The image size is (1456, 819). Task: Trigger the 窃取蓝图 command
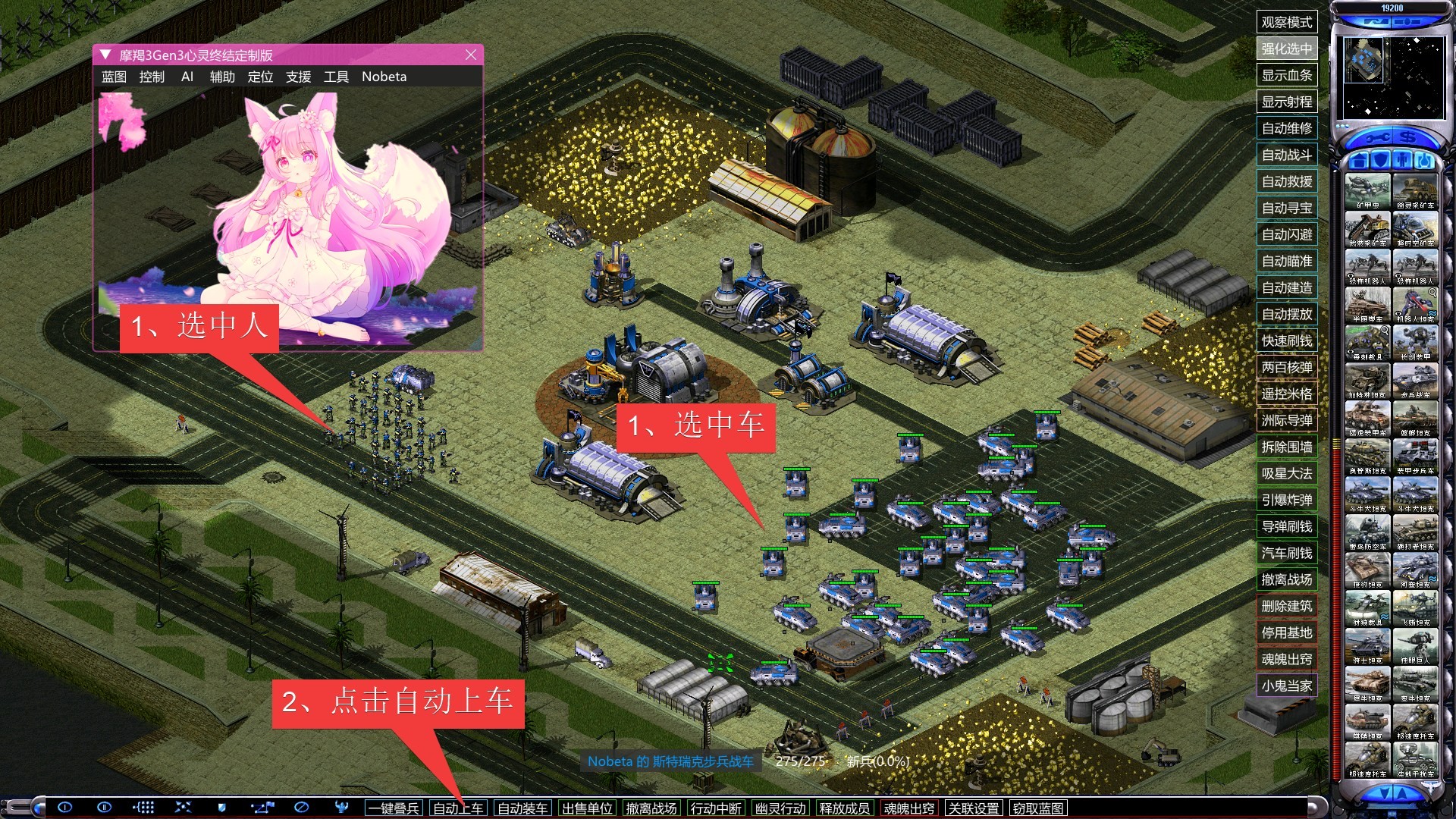point(1038,808)
